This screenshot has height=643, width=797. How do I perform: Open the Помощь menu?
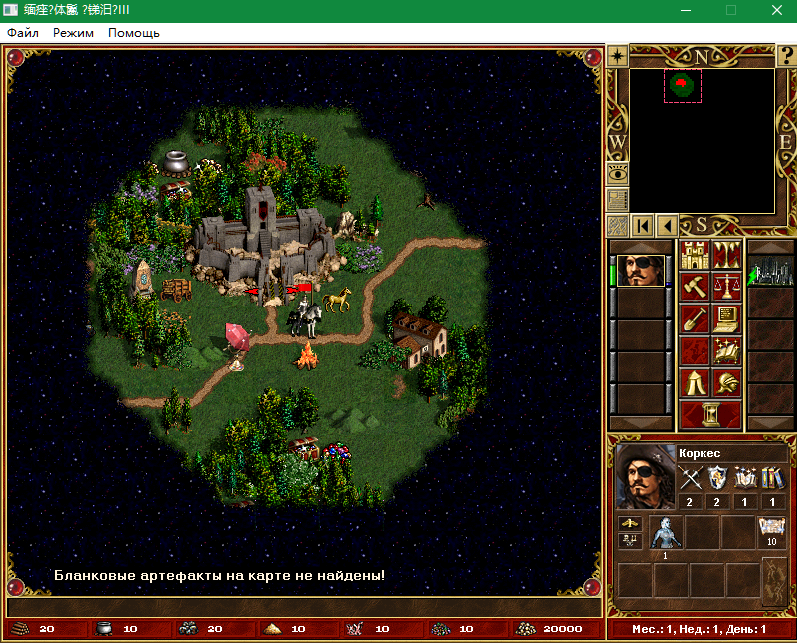134,33
